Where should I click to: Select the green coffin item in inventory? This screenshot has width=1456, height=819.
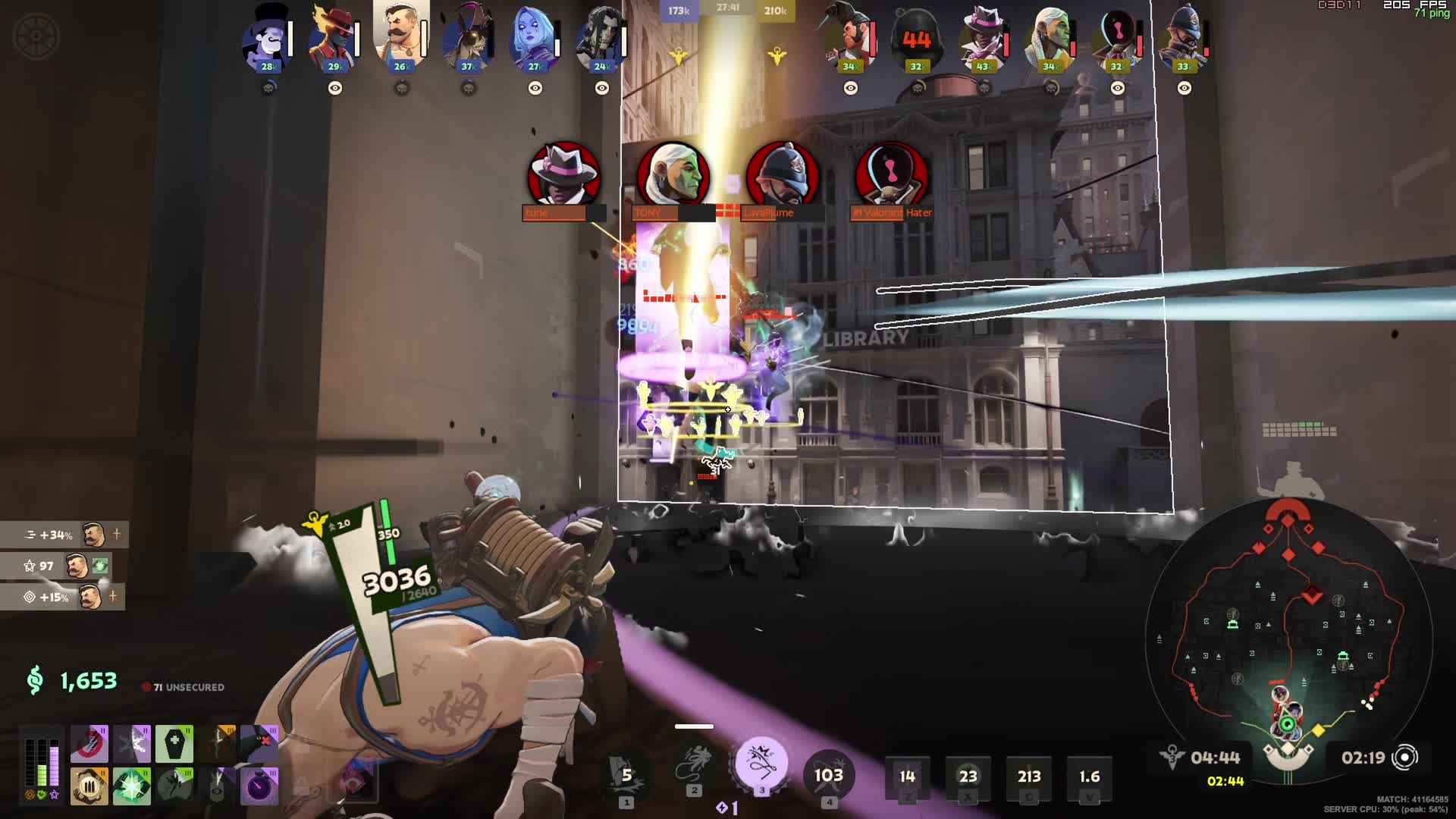click(x=174, y=744)
